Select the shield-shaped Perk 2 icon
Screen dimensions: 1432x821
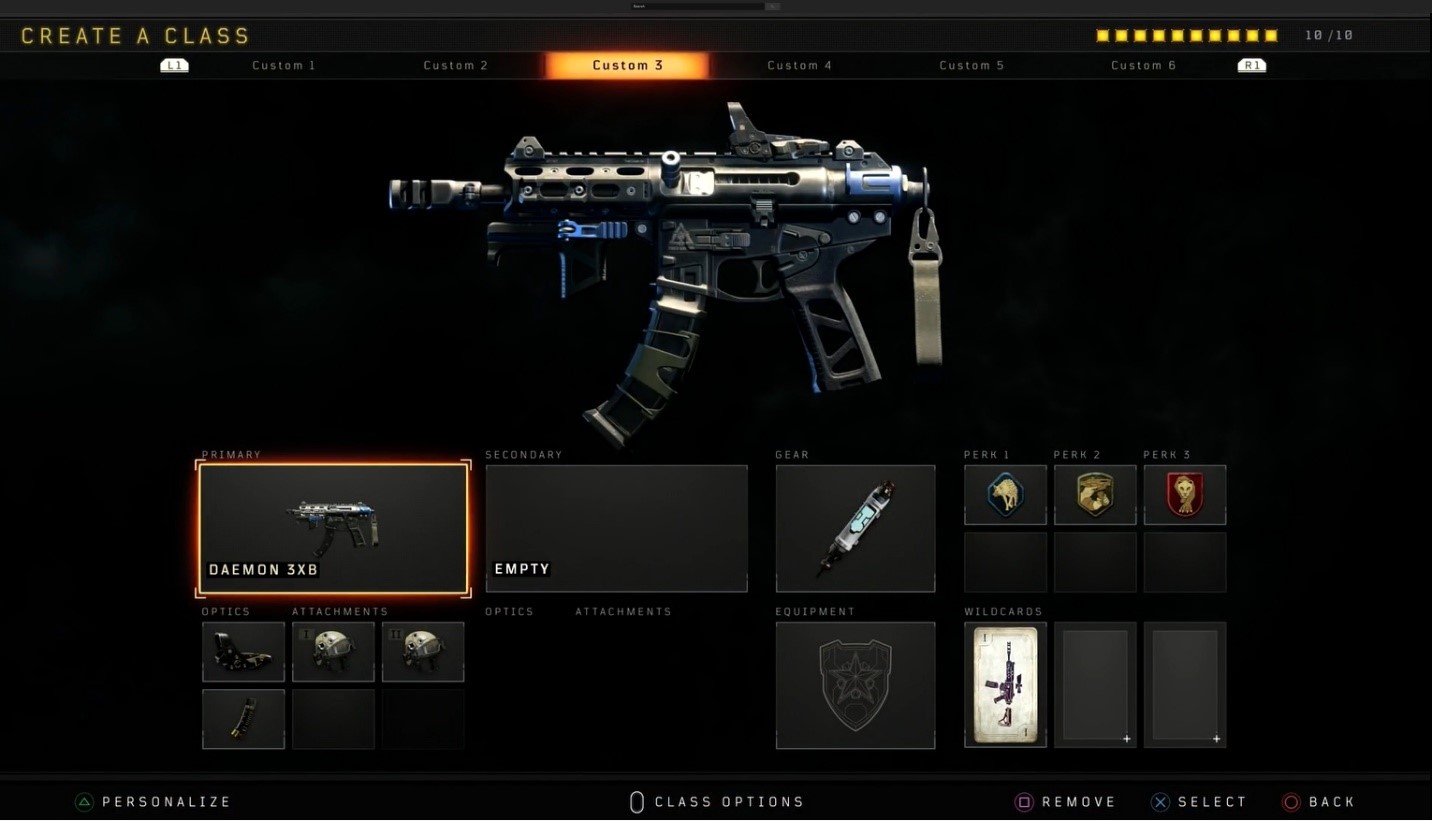(1094, 494)
